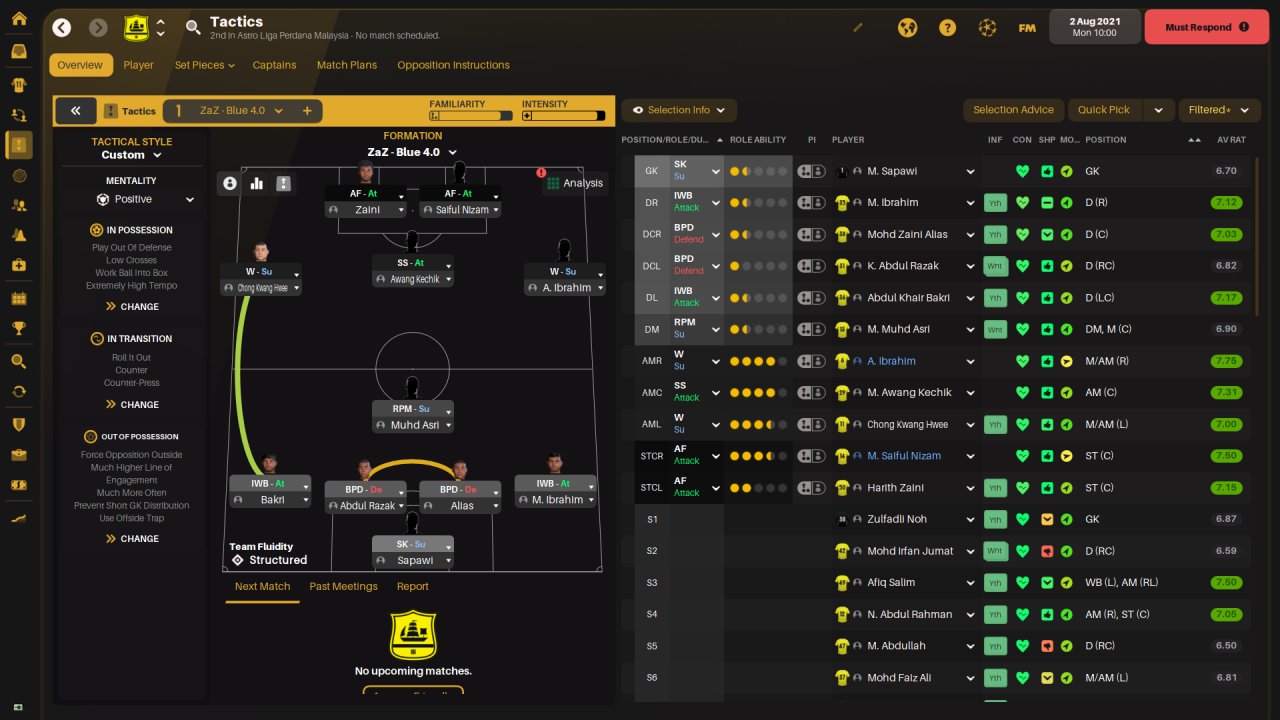This screenshot has height=720, width=1280.
Task: Open the Set Pieces dropdown tab
Action: [x=204, y=65]
